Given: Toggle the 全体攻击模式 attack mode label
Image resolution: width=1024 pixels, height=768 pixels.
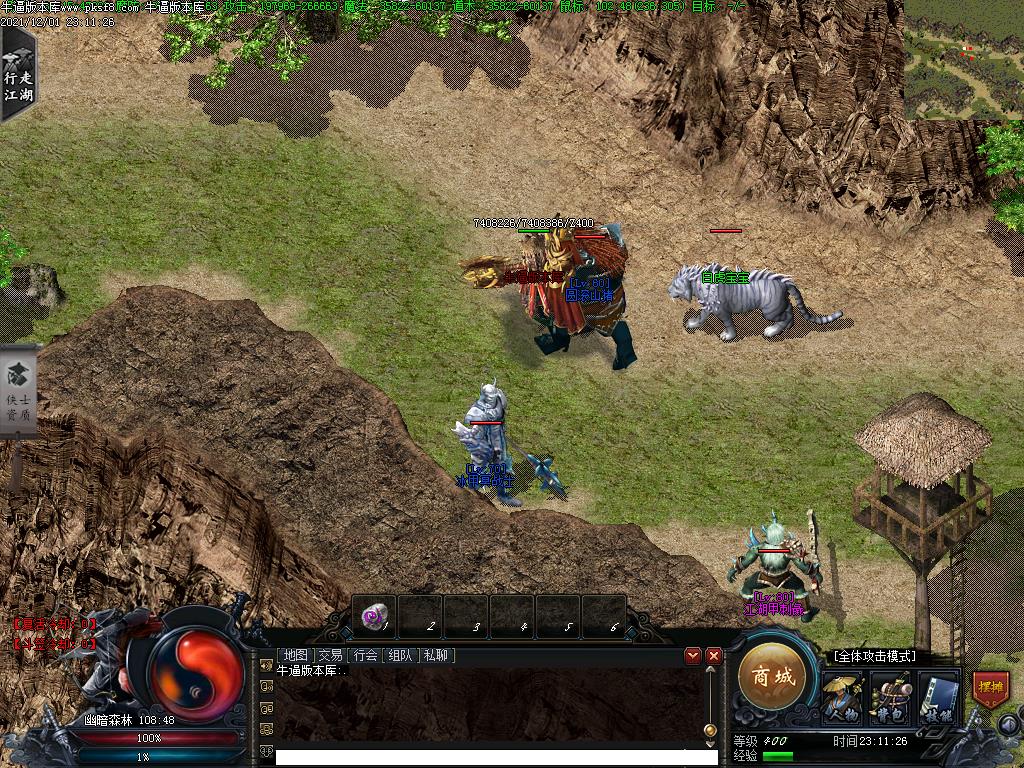Looking at the screenshot, I should coord(874,656).
